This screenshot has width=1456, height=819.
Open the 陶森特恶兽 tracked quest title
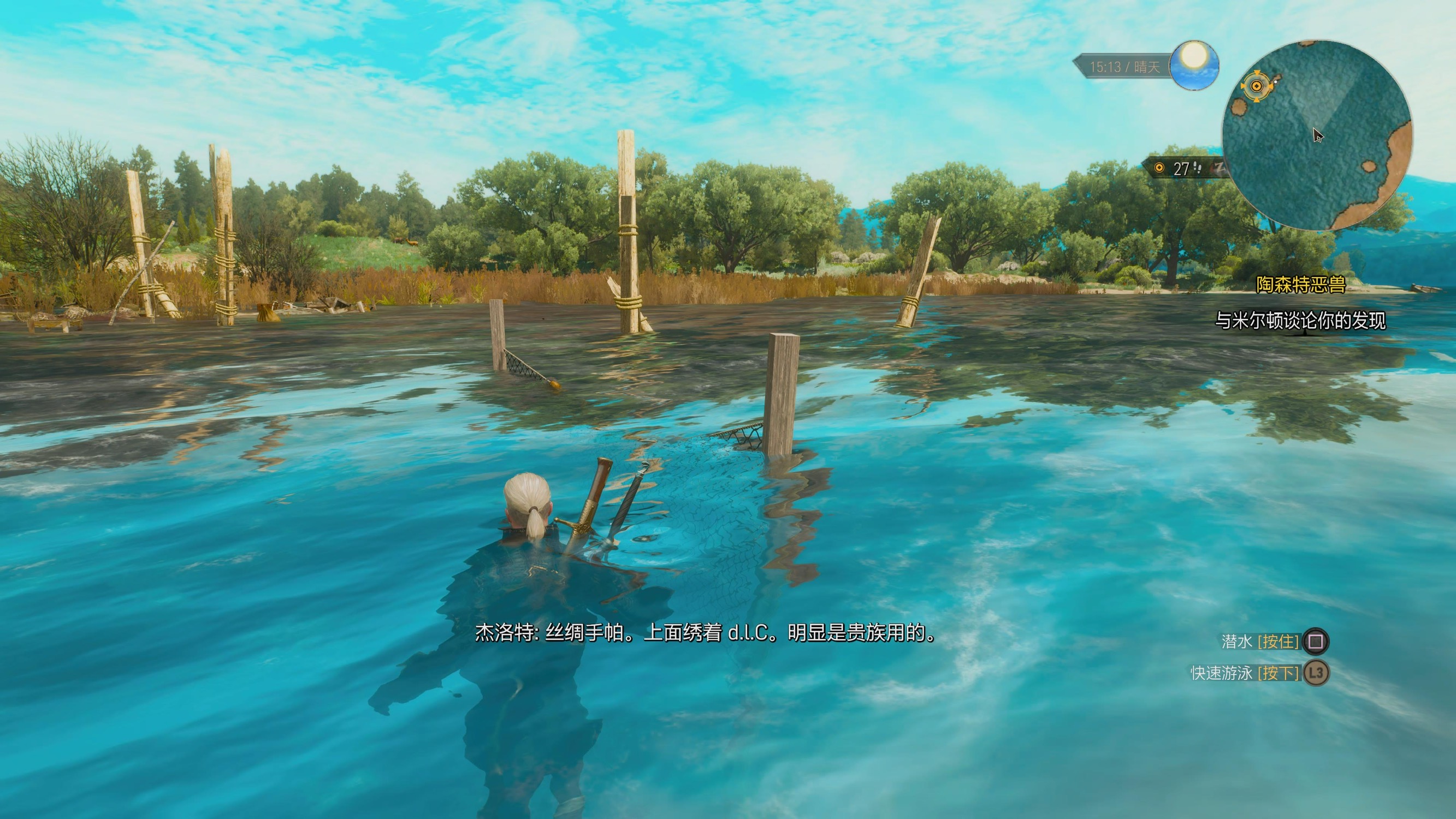(x=1300, y=285)
